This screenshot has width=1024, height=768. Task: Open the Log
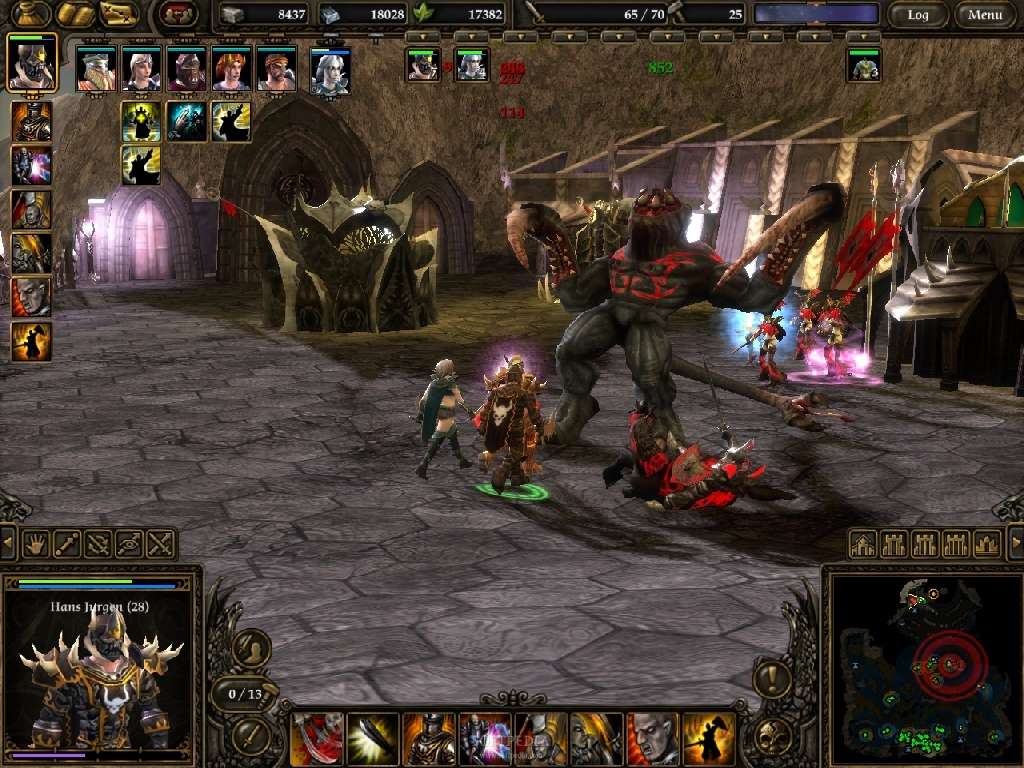coord(918,15)
